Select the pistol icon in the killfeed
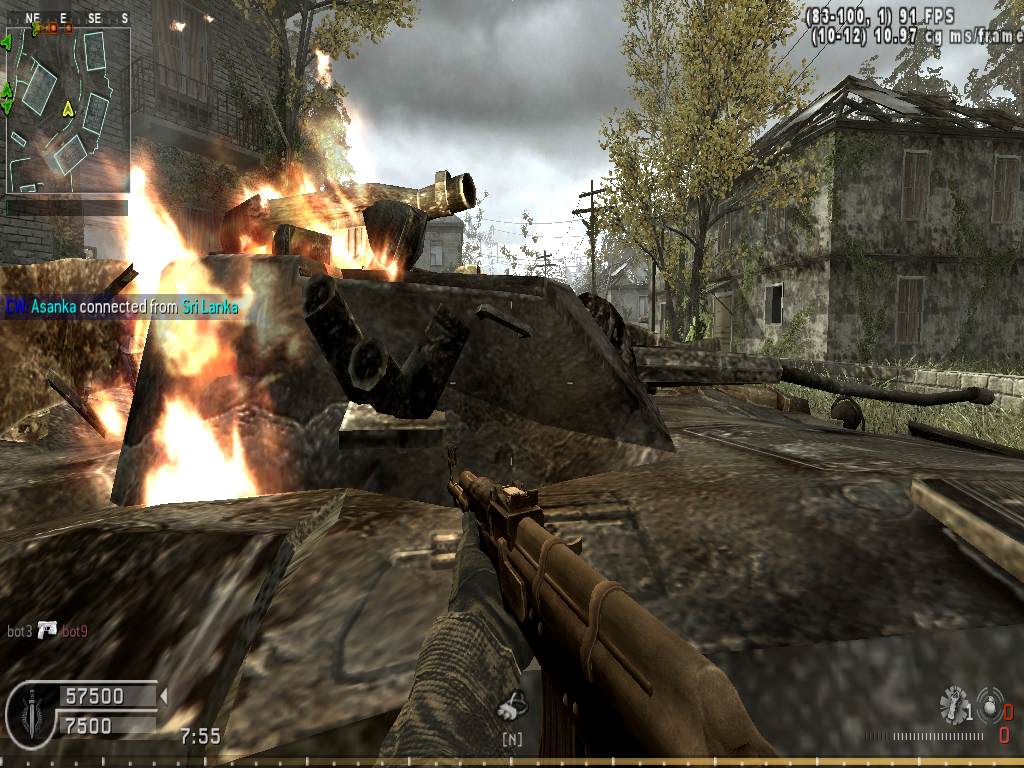 pos(47,630)
